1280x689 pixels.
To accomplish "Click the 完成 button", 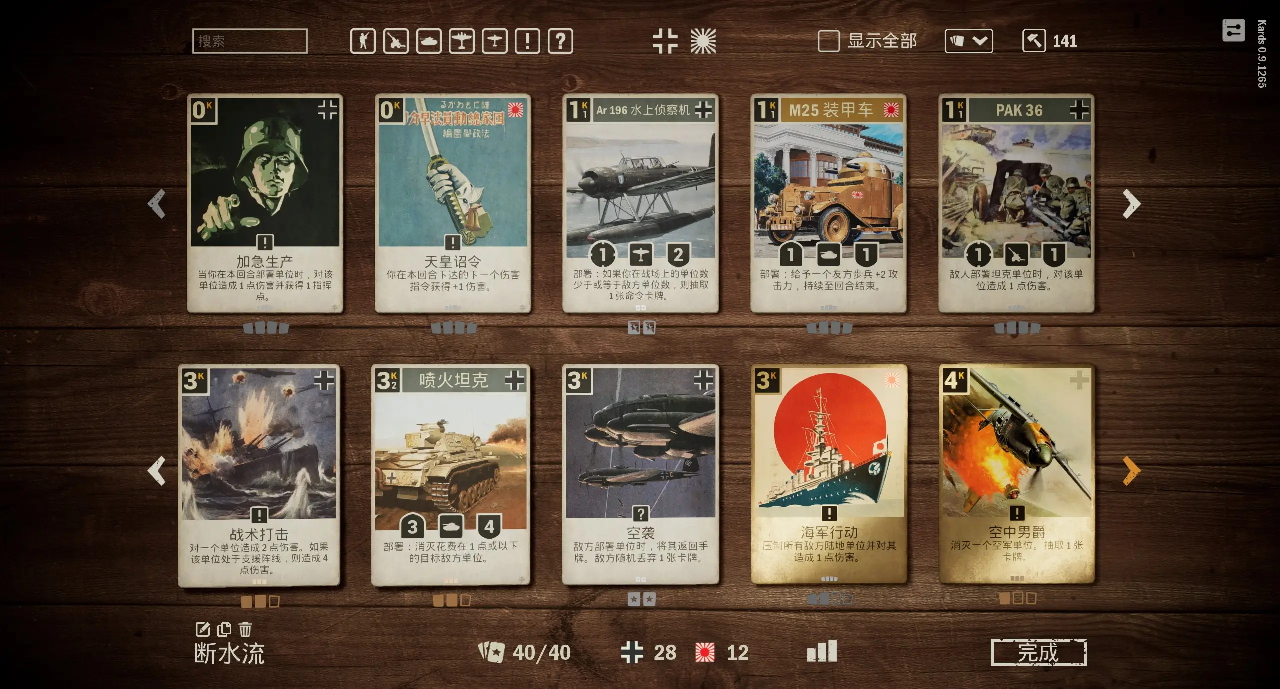I will (1038, 653).
